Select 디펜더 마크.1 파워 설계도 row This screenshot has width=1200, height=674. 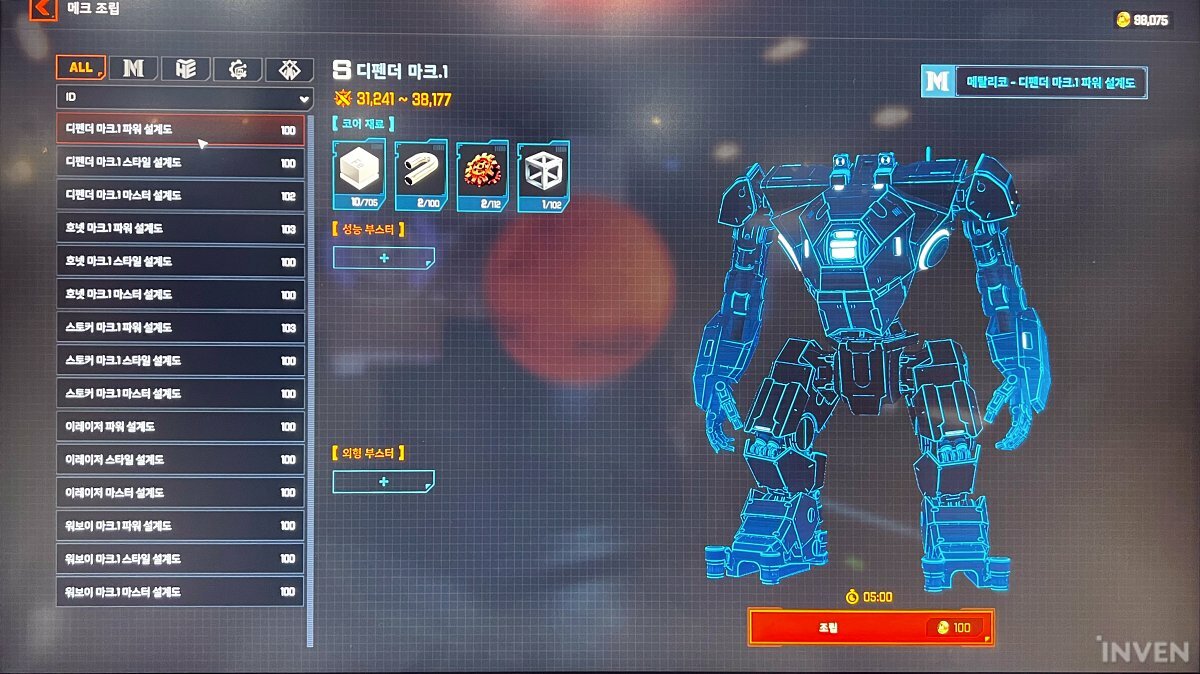tap(180, 130)
